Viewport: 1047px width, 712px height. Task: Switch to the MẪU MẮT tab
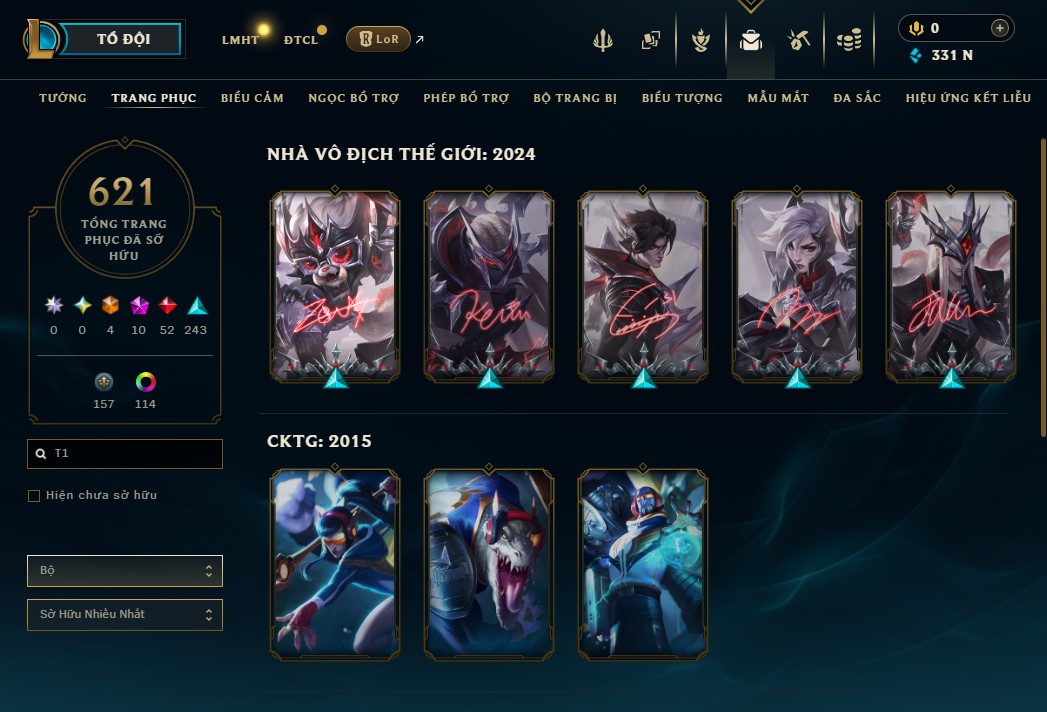(778, 98)
